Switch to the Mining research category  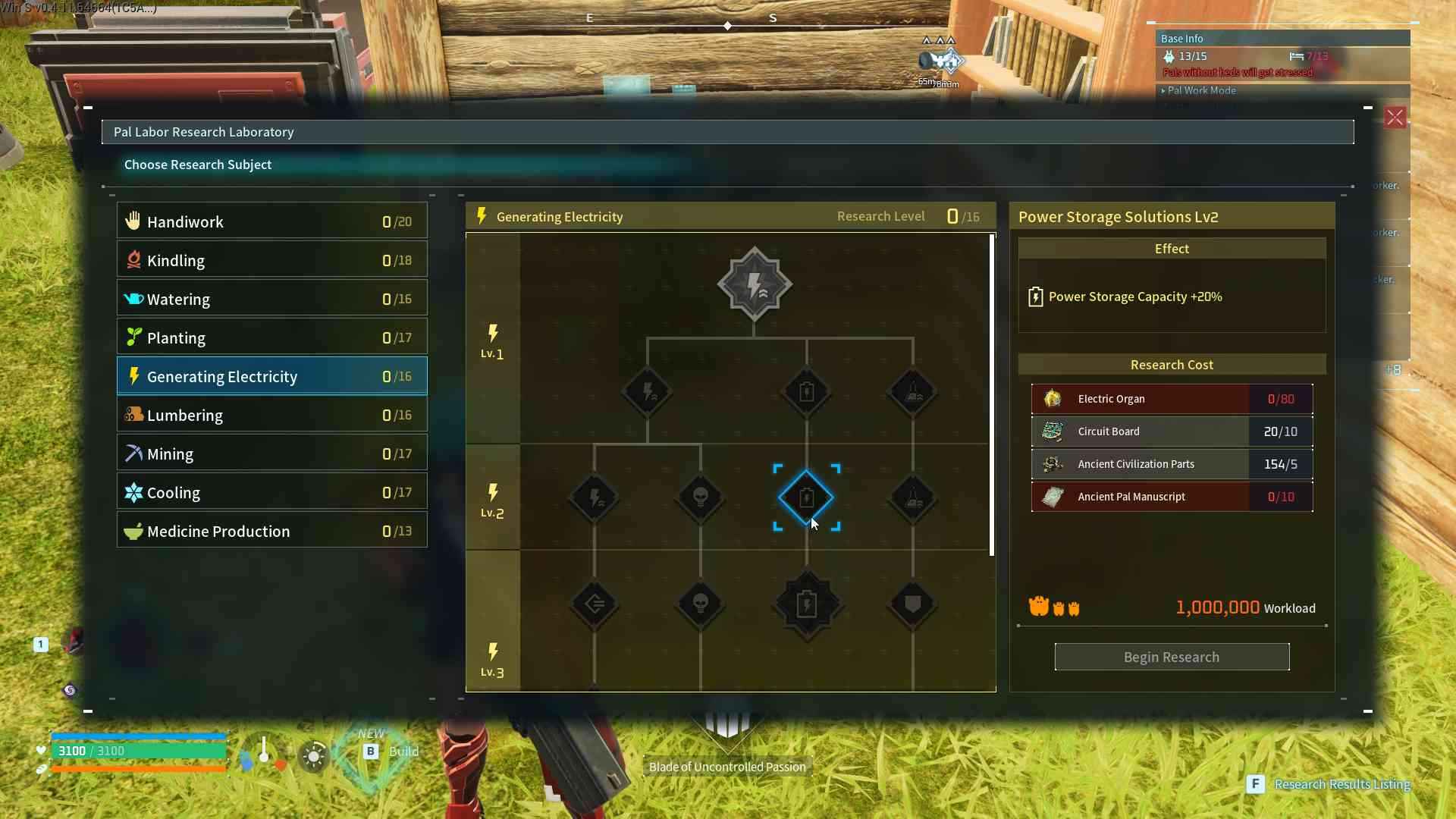pyautogui.click(x=271, y=453)
